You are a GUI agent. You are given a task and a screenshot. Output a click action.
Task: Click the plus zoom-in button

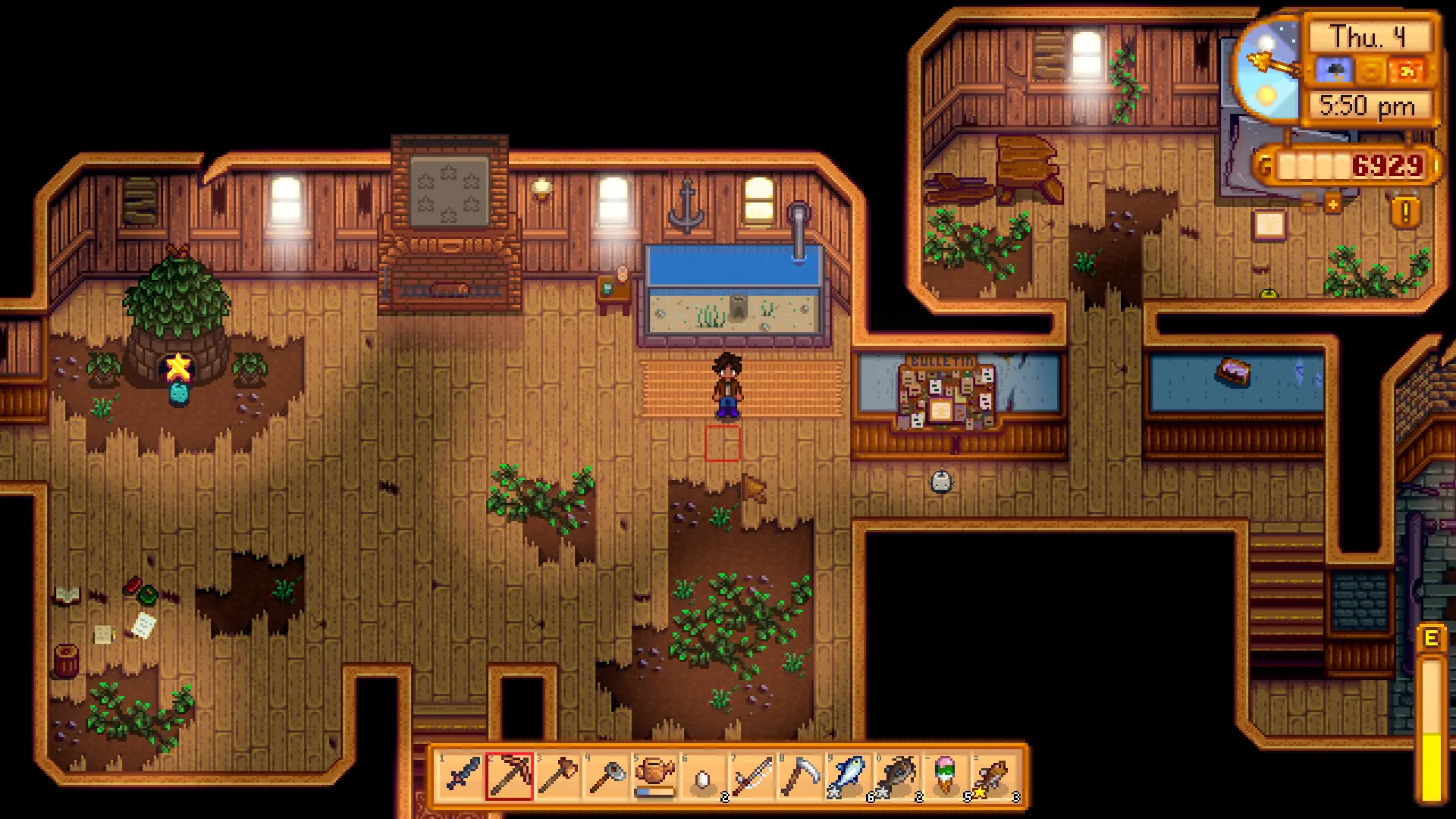tap(1332, 204)
